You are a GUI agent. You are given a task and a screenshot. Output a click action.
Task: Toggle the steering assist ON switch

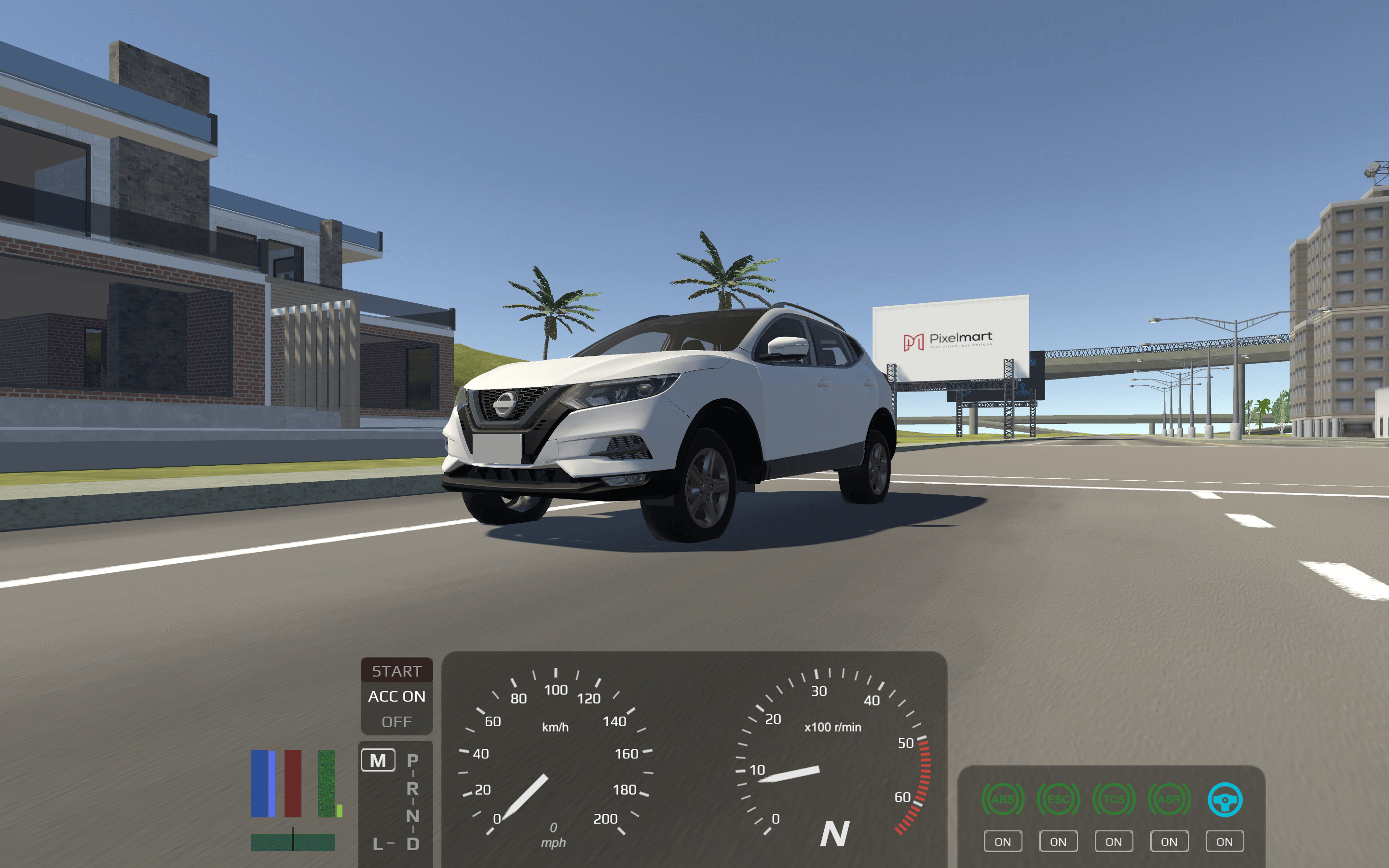(x=1224, y=841)
